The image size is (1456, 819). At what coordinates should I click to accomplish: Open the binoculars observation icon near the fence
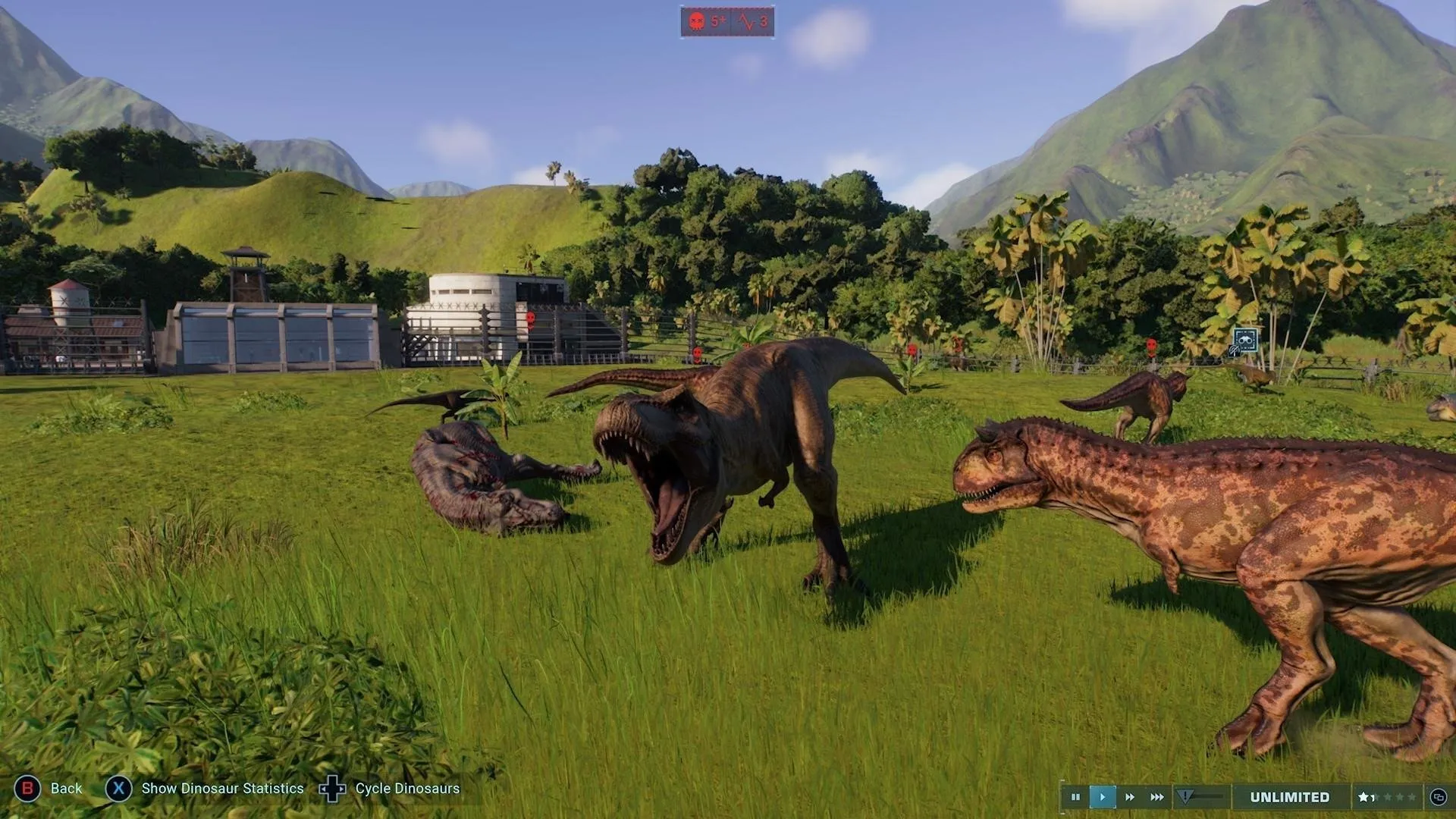click(1246, 340)
